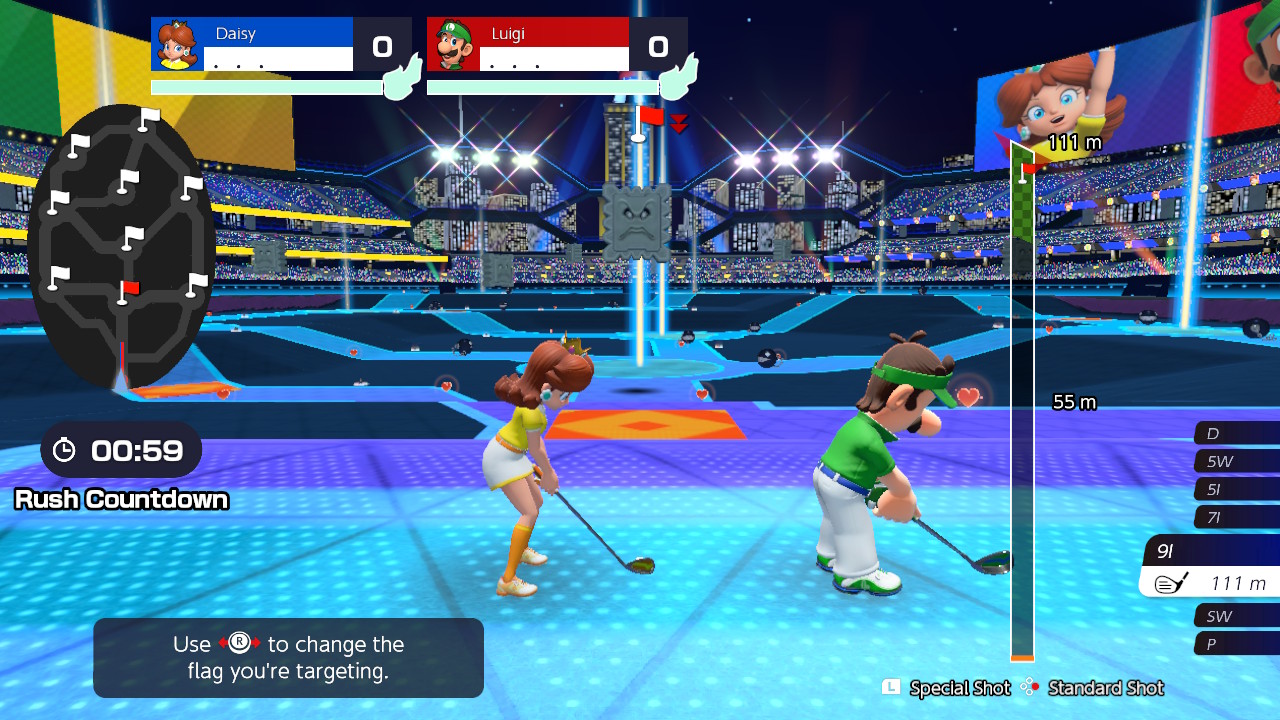Choose the SW sand wedge
This screenshot has width=1280, height=720.
tap(1236, 616)
